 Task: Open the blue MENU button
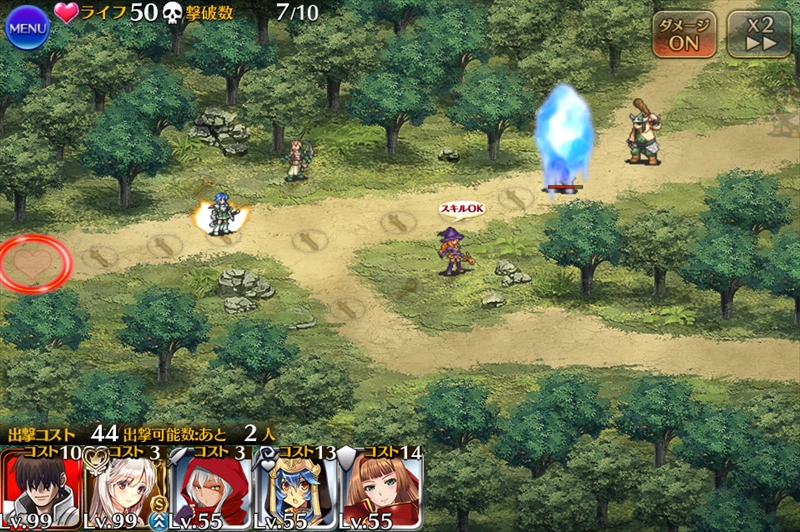[x=27, y=26]
